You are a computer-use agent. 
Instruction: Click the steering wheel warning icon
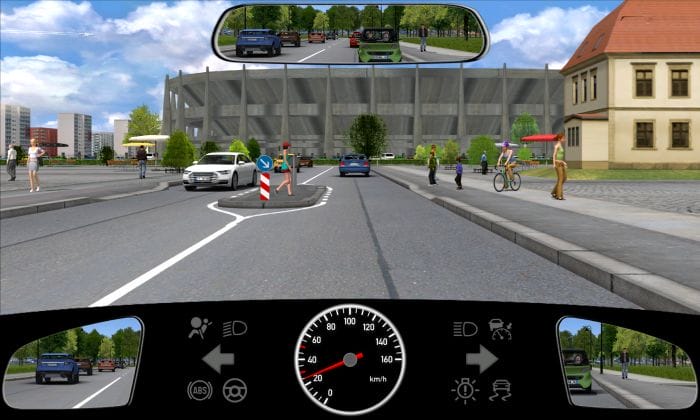(236, 390)
